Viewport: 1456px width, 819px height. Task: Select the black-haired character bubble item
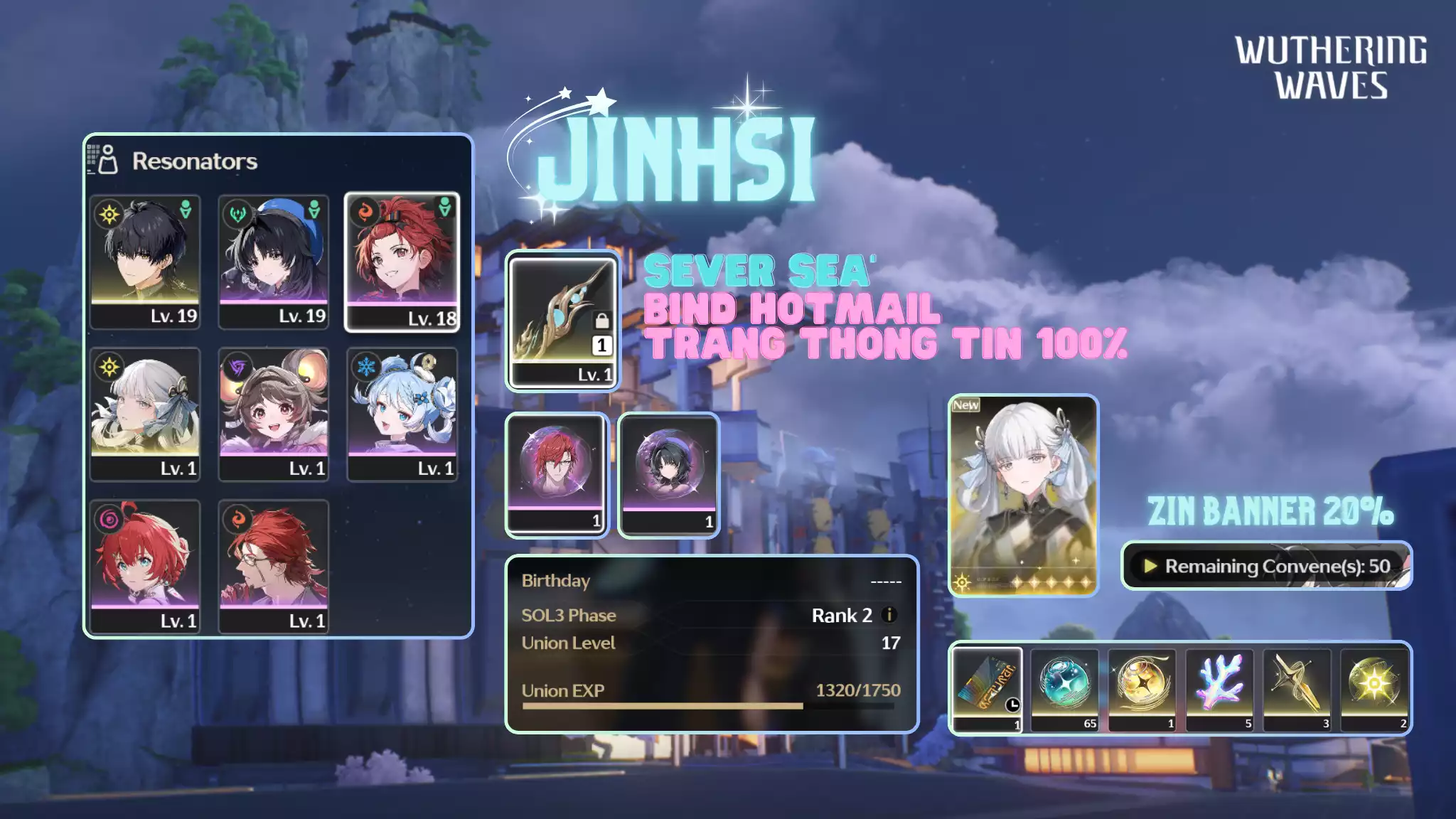click(x=668, y=474)
